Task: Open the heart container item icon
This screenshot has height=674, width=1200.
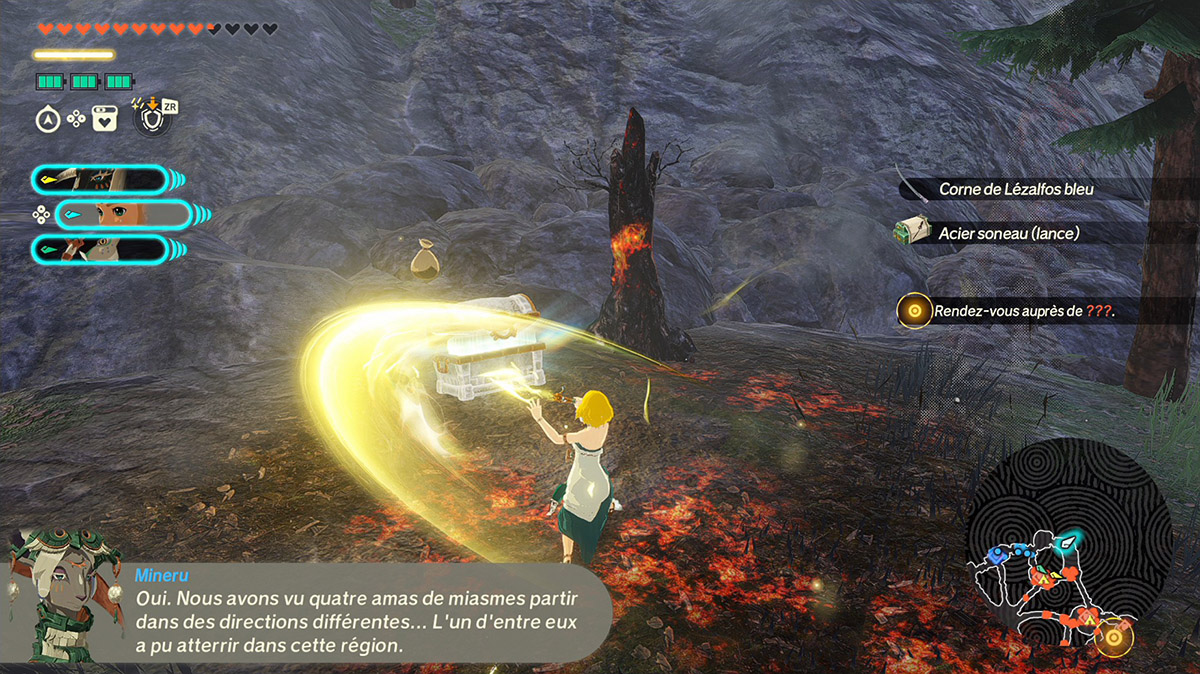Action: point(104,119)
